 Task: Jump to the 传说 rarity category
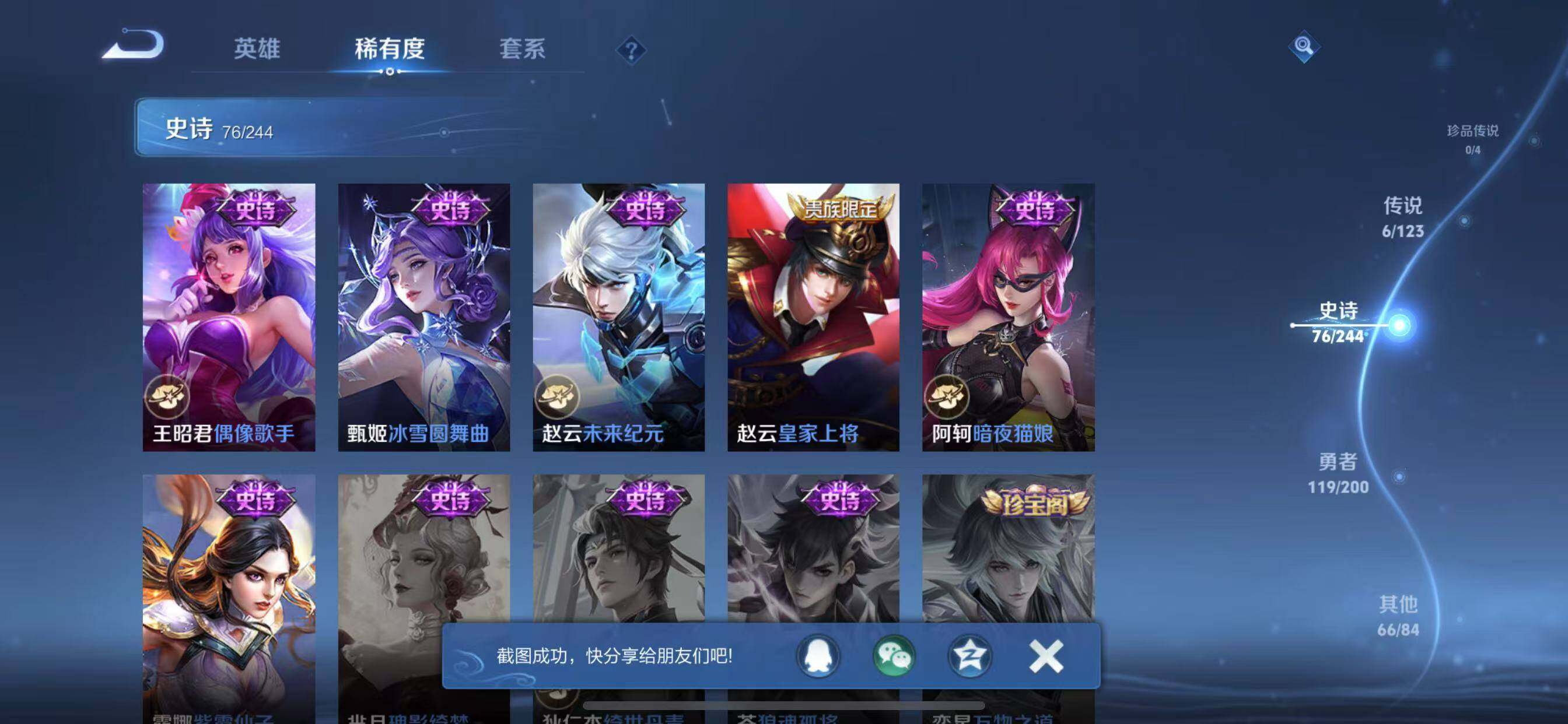click(1402, 217)
